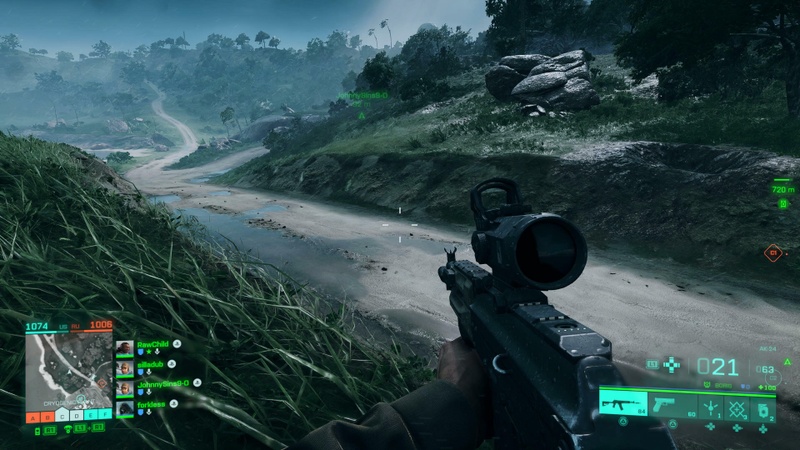Select squad member silladub's portrait

[x=124, y=367]
